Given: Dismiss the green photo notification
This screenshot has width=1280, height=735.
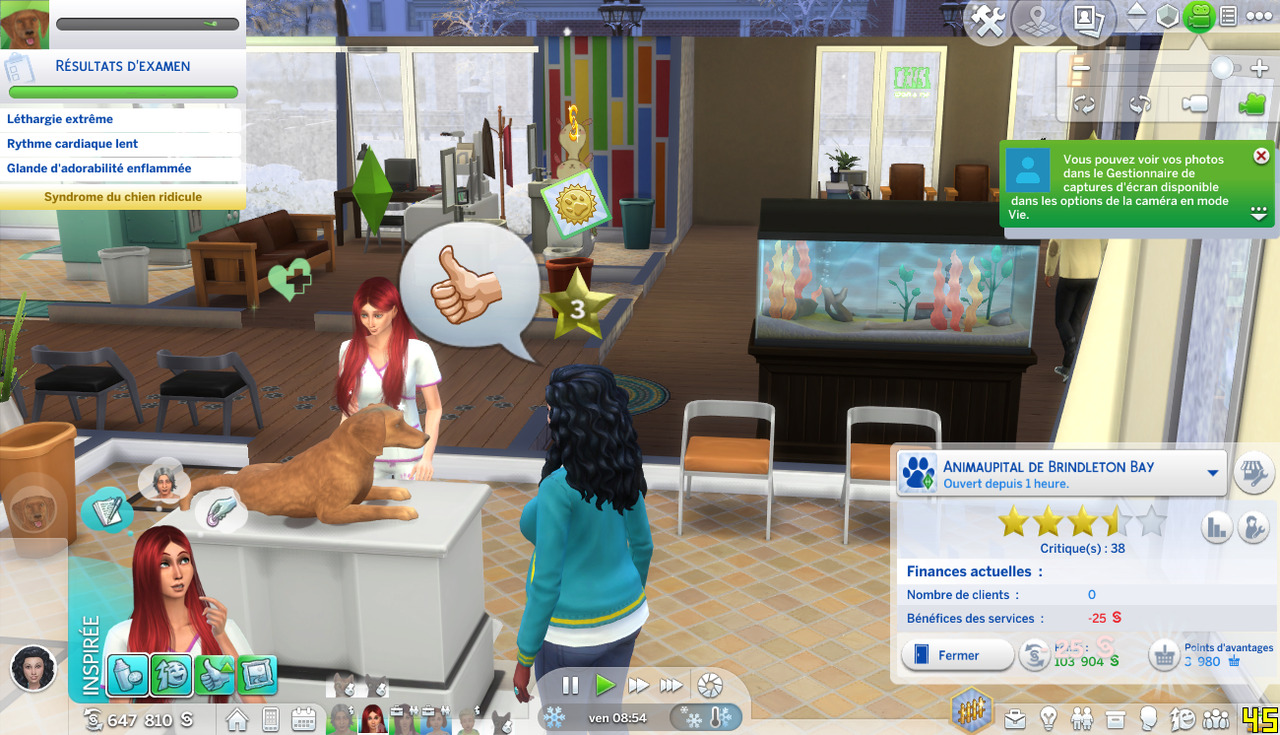Looking at the screenshot, I should coord(1261,156).
